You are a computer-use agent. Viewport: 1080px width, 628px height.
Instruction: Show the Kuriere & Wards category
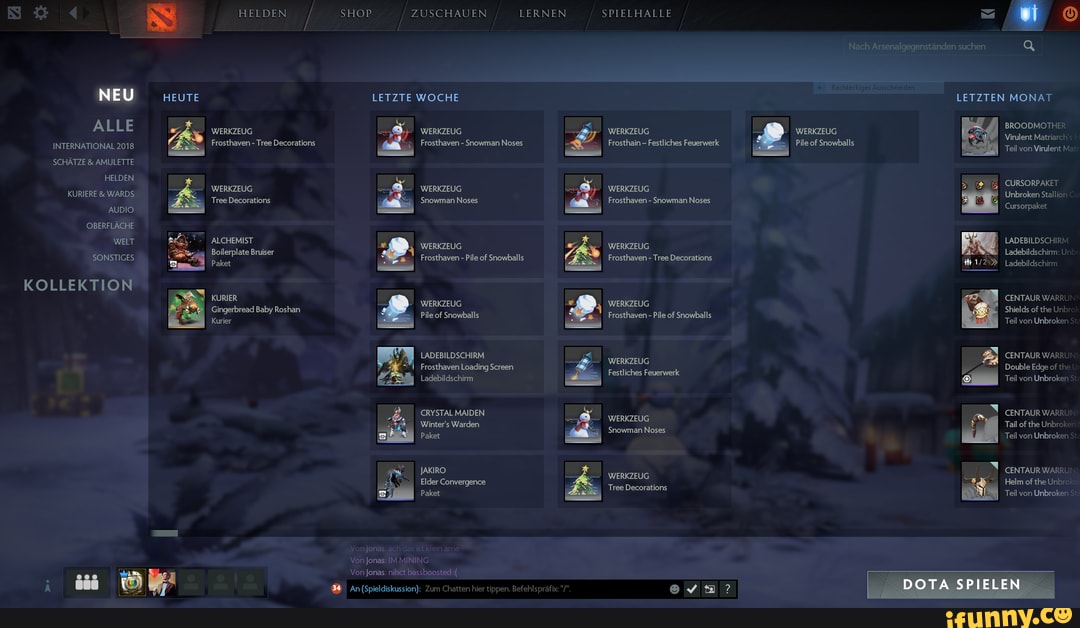click(101, 194)
